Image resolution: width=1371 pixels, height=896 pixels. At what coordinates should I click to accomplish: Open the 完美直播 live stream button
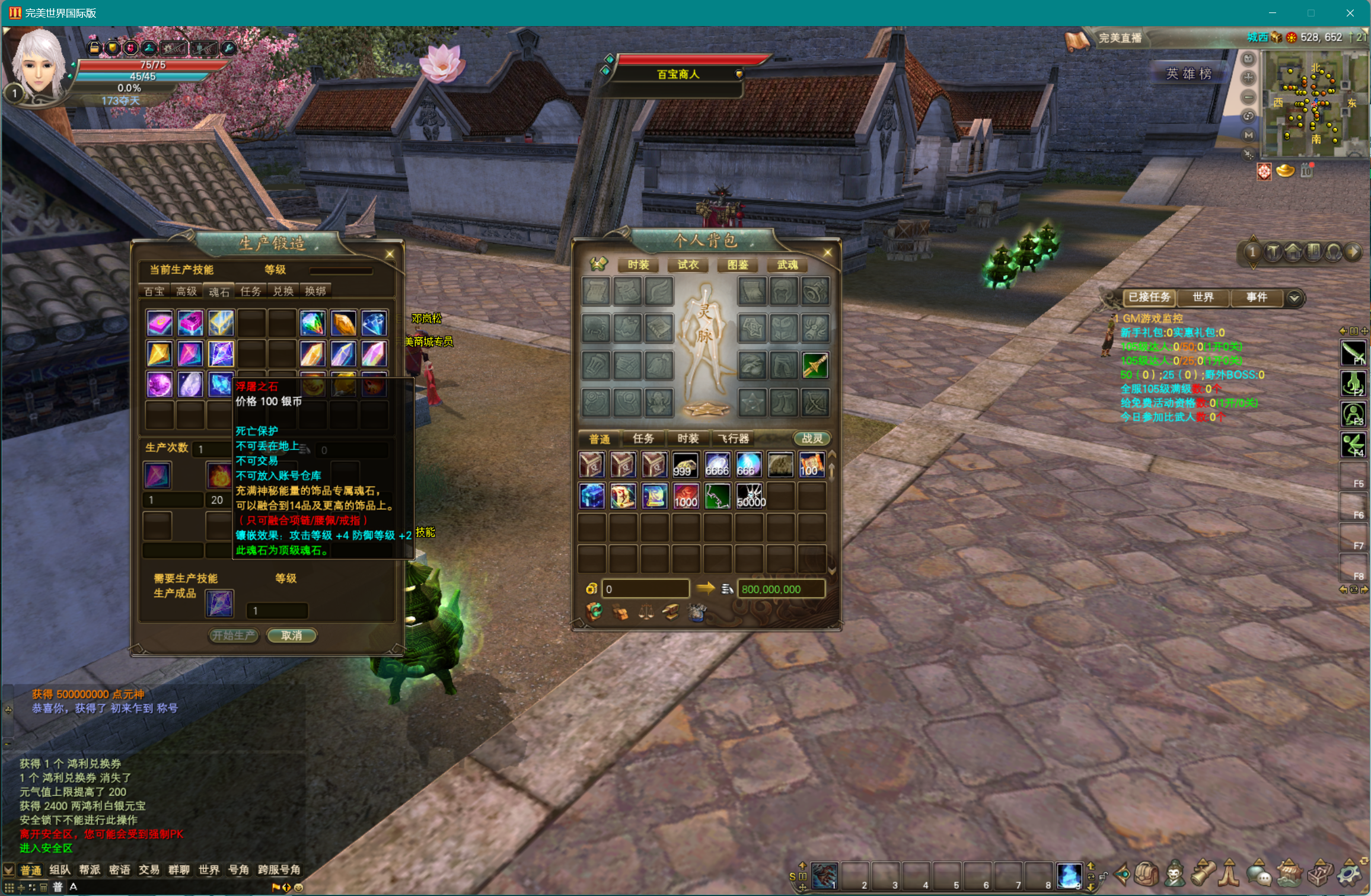click(x=1120, y=38)
